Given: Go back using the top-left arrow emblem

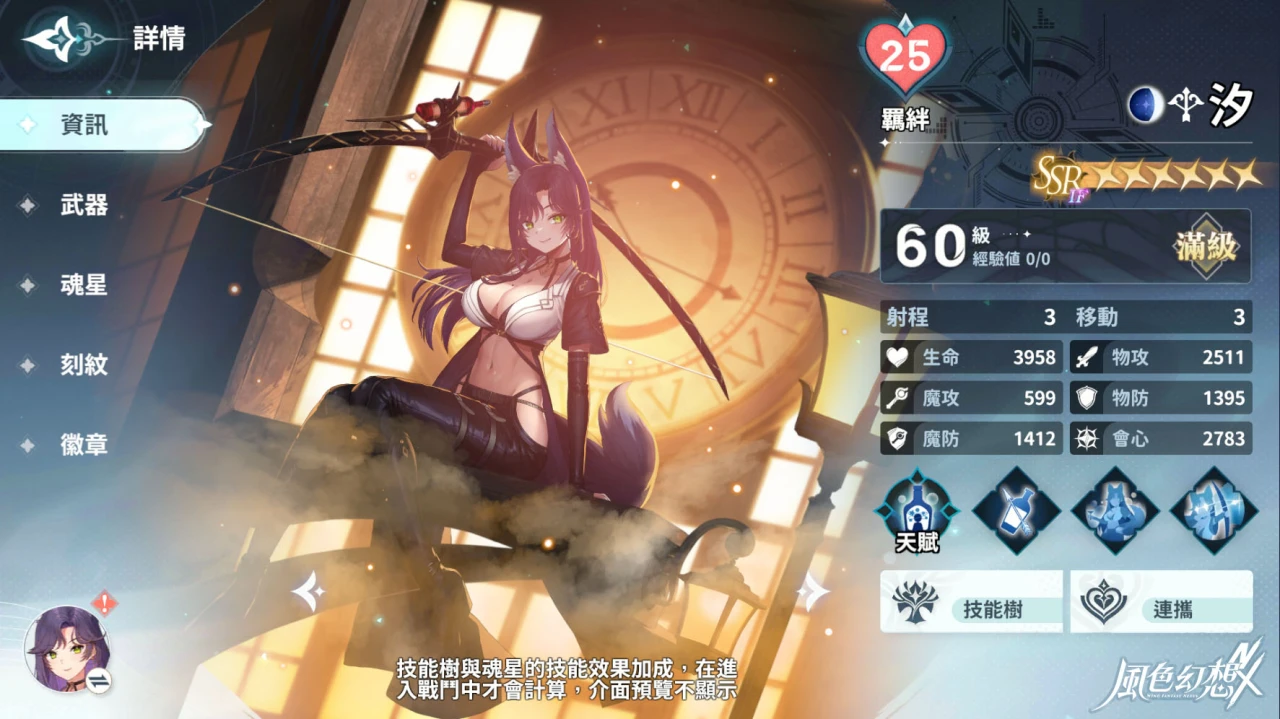Looking at the screenshot, I should tap(60, 40).
